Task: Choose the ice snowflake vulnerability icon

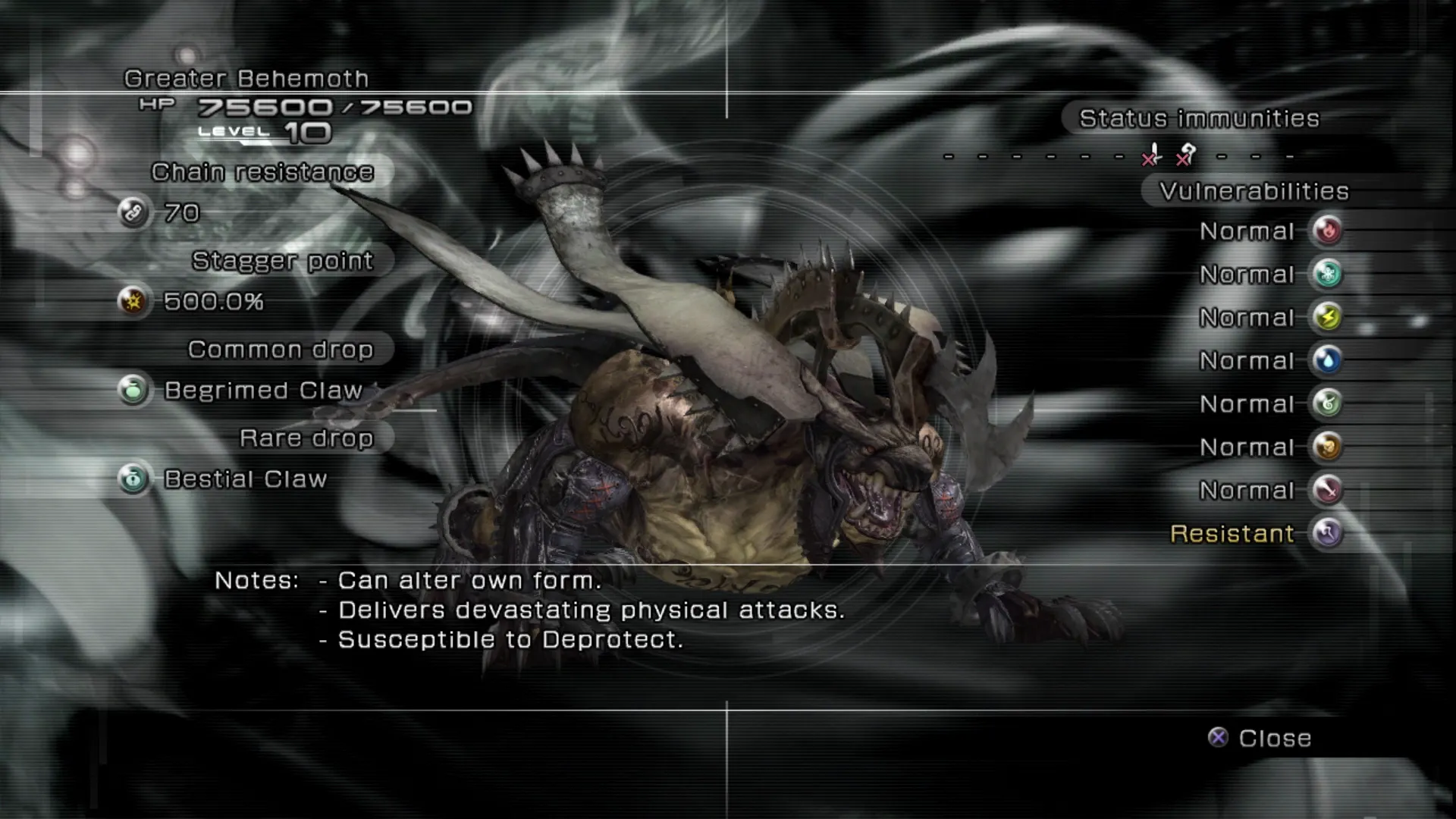Action: pyautogui.click(x=1327, y=274)
